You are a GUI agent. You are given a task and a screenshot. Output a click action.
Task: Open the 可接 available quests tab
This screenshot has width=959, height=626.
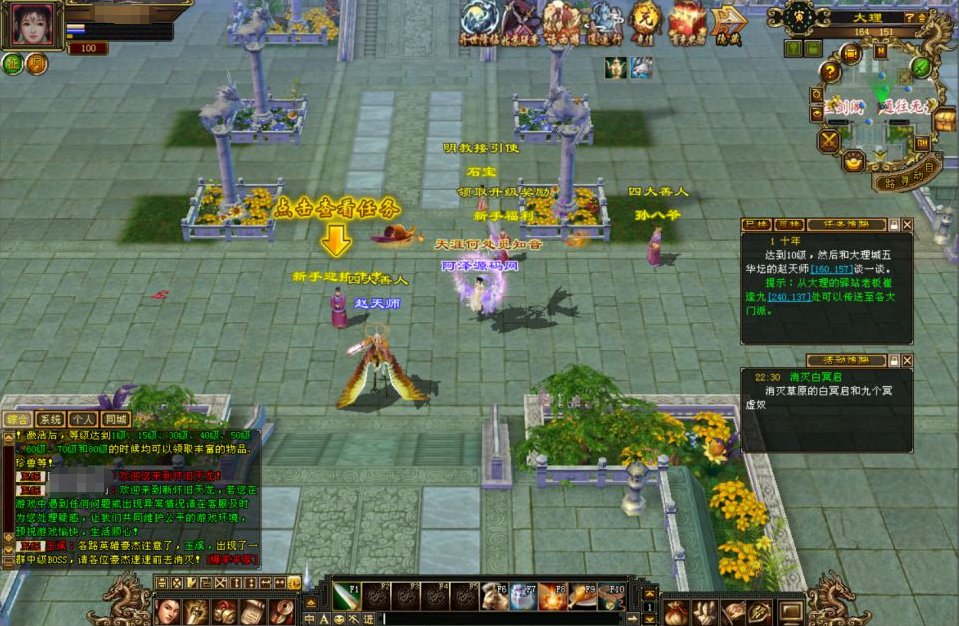click(x=790, y=225)
